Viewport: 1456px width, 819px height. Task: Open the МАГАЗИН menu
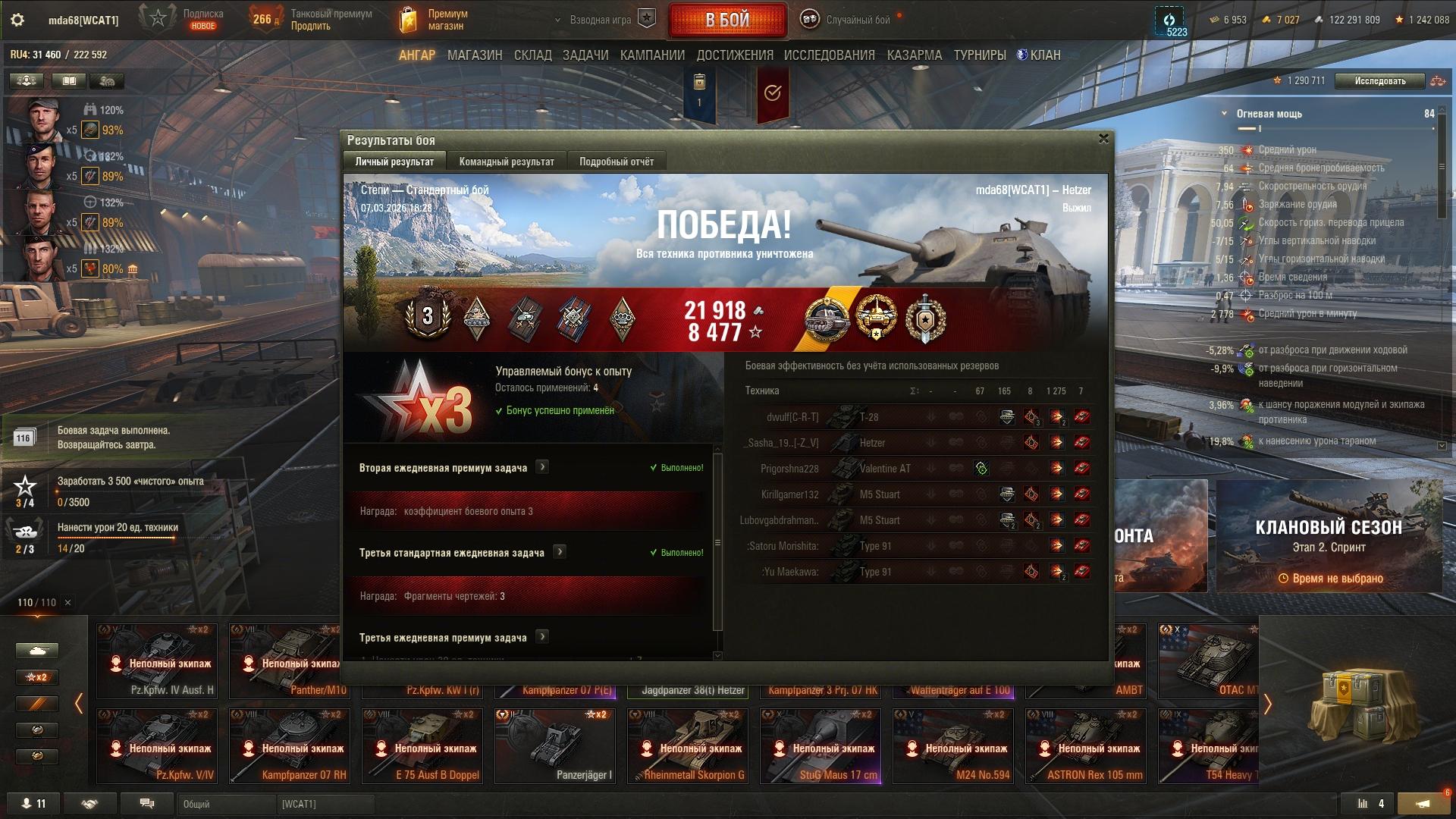pos(475,55)
